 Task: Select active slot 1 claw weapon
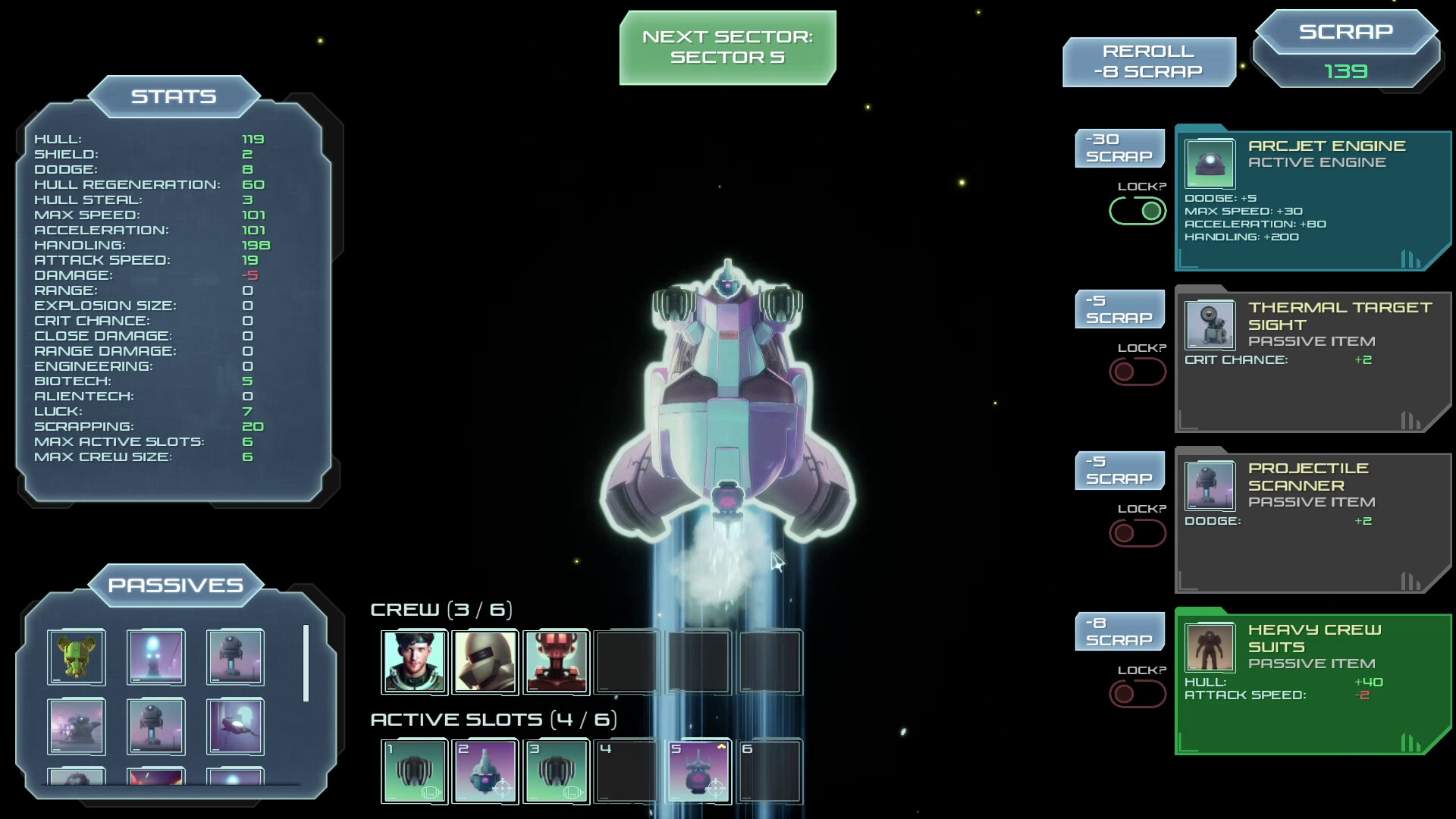coord(414,771)
